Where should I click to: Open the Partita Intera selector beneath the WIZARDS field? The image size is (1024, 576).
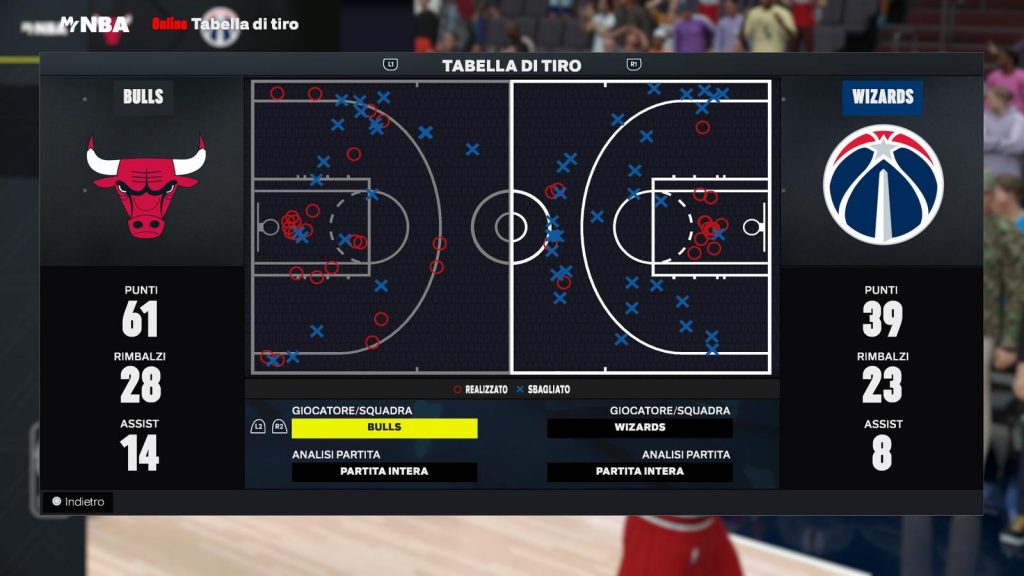[640, 472]
